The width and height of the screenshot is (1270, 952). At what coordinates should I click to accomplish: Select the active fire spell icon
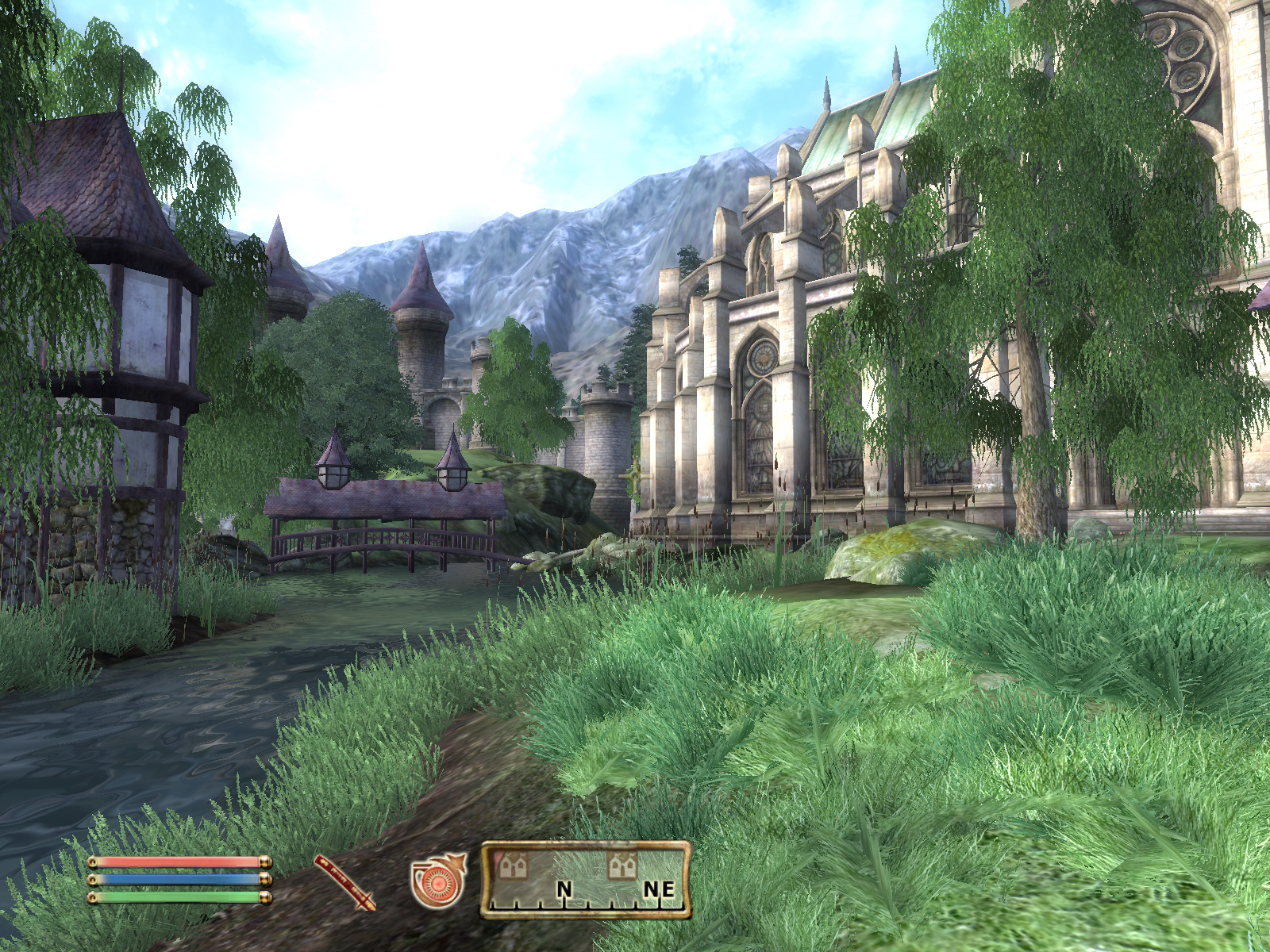coord(437,881)
